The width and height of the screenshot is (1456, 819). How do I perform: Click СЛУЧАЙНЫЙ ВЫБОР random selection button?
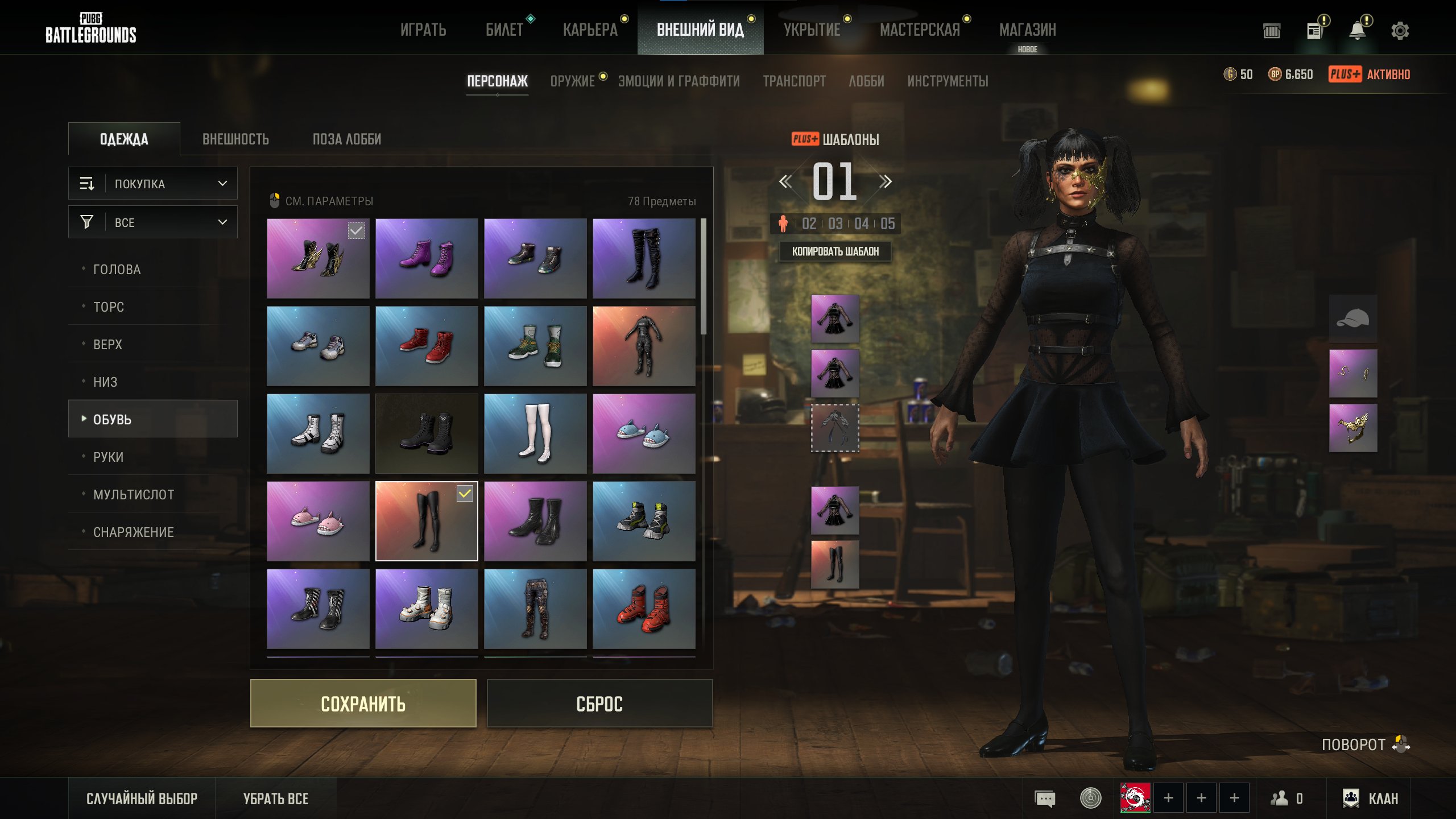pyautogui.click(x=142, y=799)
